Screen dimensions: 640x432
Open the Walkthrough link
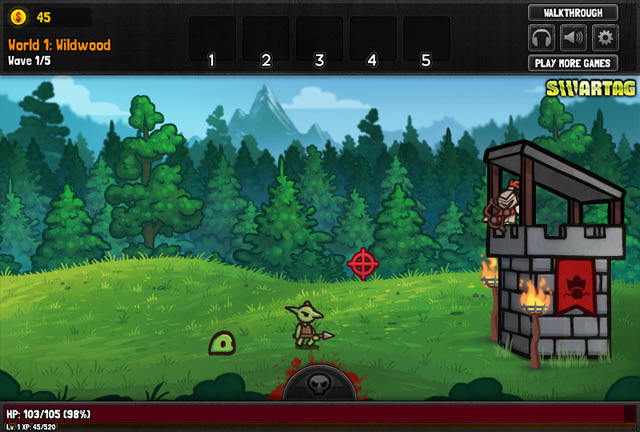573,13
